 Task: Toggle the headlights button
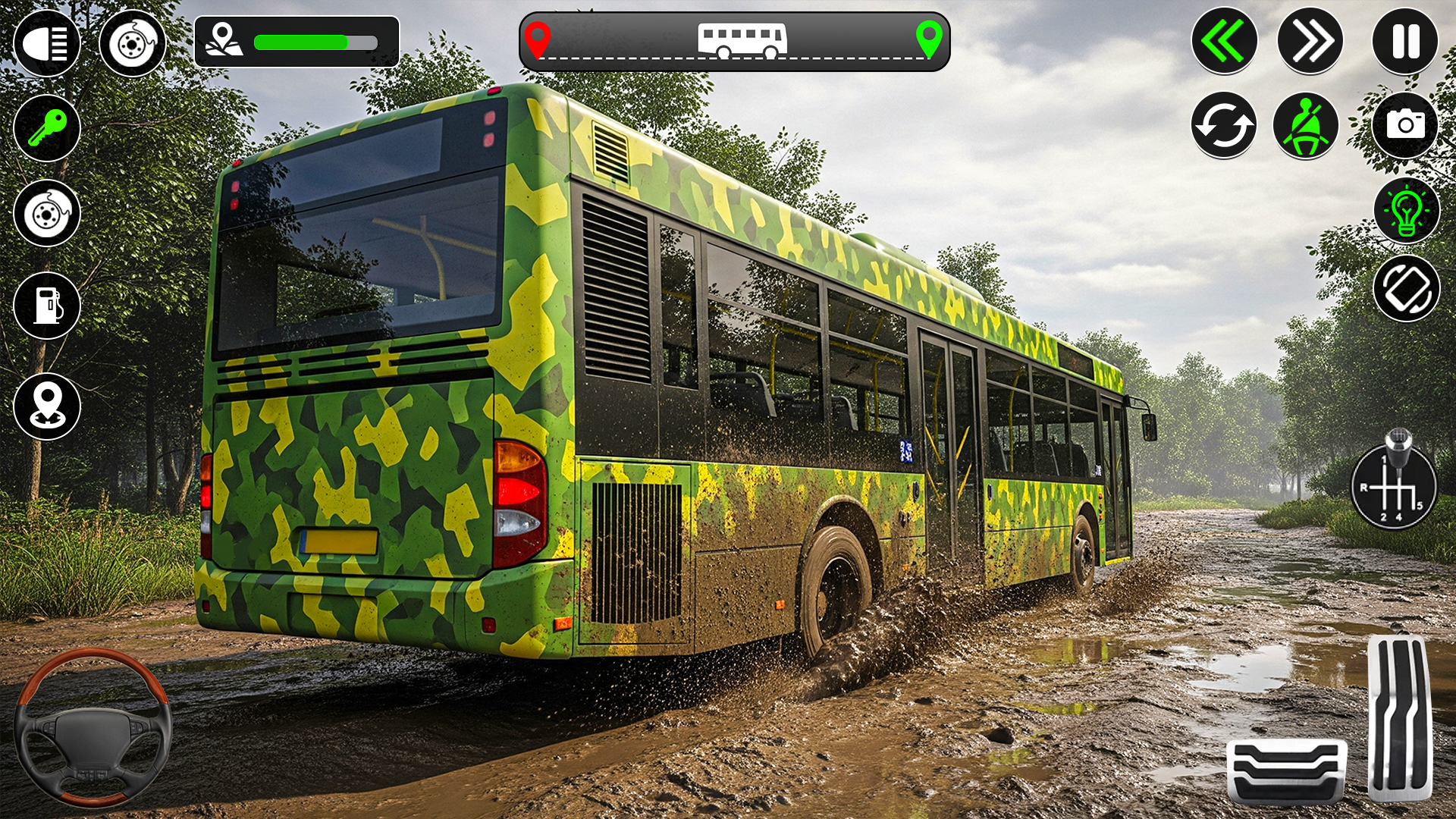click(x=47, y=43)
